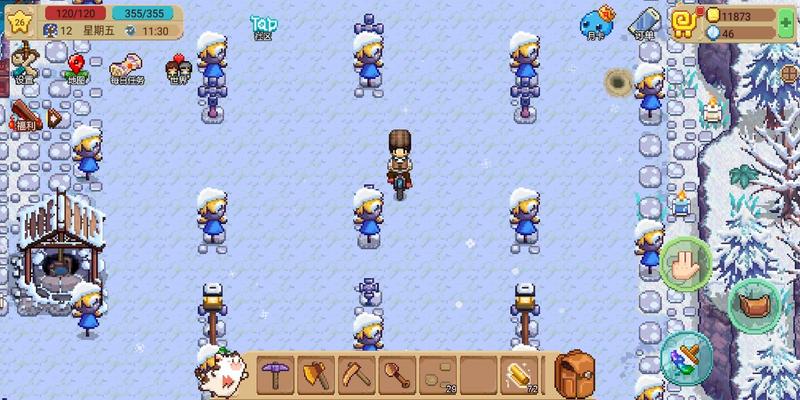
Task: Select the pickaxe in the hotbar
Action: [275, 373]
